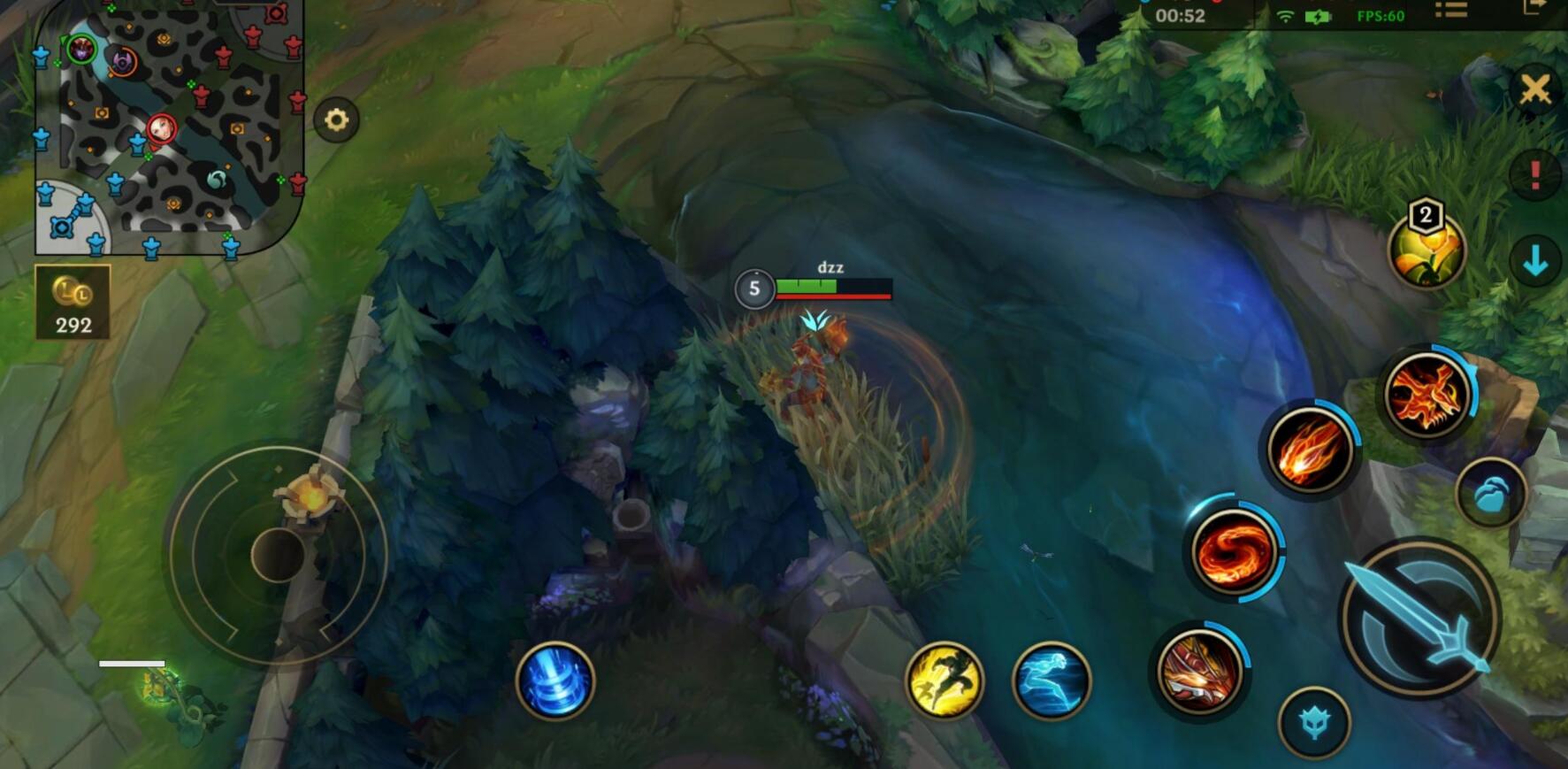Use the yellow fruit item with 2 charges
The width and height of the screenshot is (1568, 769).
click(1426, 250)
